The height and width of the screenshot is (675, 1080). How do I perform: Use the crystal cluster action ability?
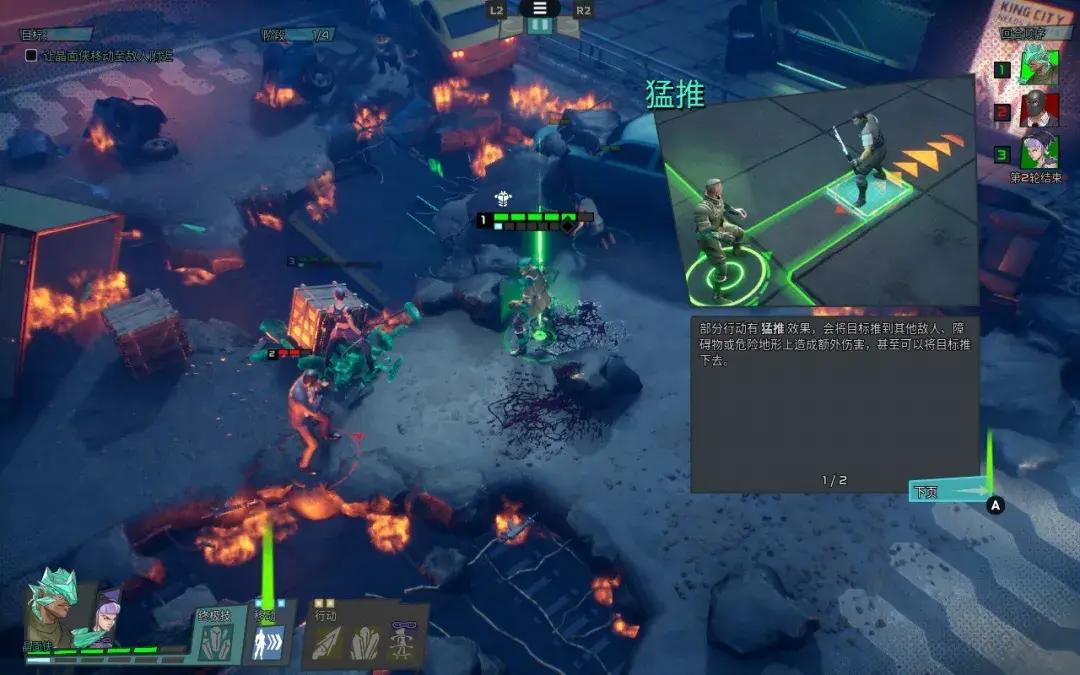pyautogui.click(x=364, y=644)
